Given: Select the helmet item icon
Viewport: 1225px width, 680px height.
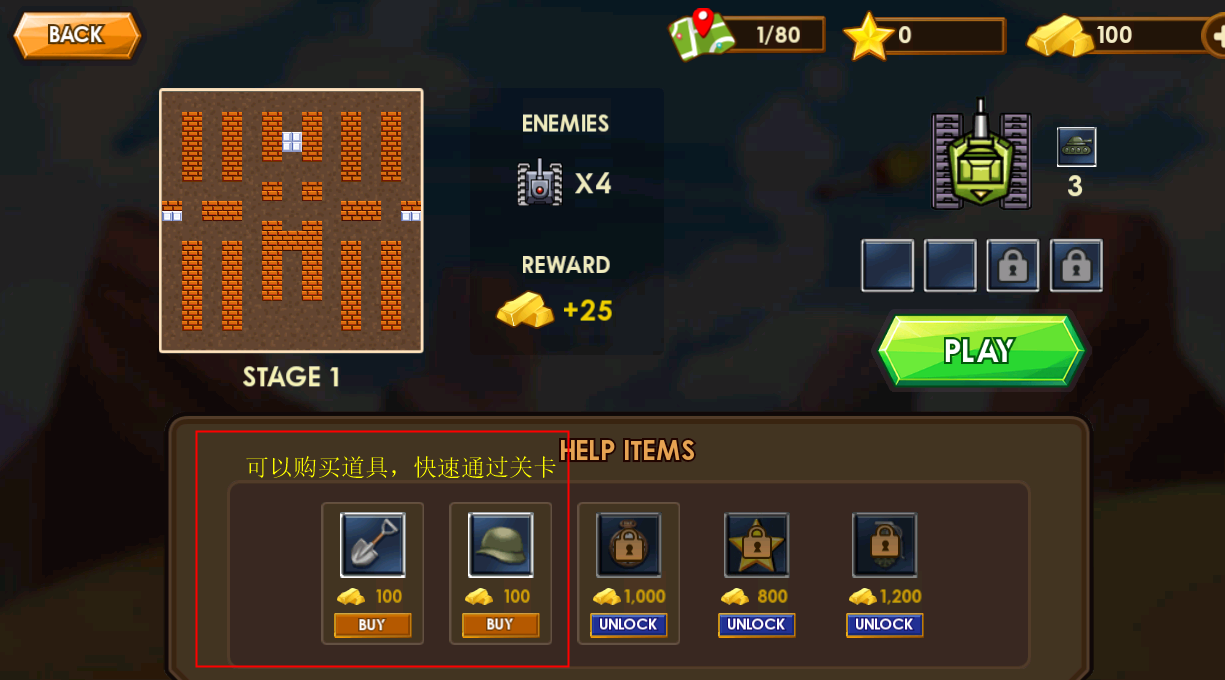Looking at the screenshot, I should [500, 545].
